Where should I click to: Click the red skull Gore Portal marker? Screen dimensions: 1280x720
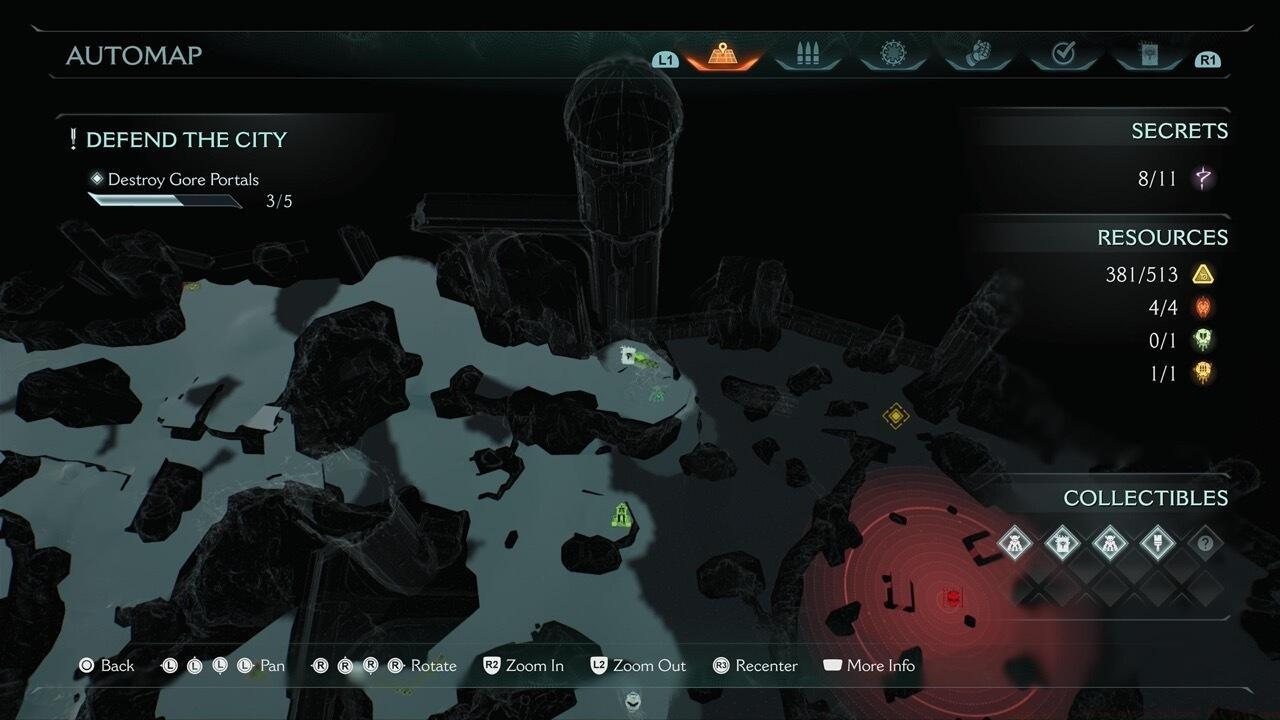(x=953, y=598)
